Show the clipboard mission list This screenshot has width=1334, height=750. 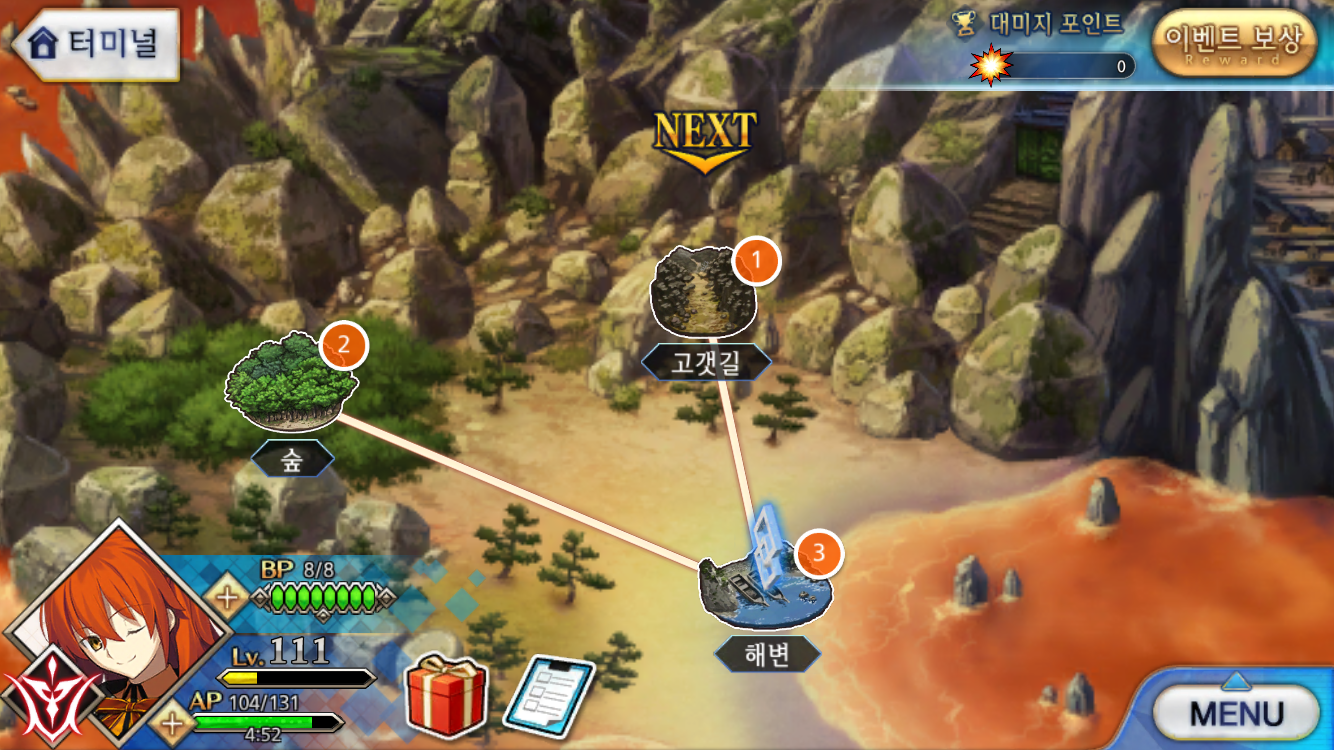(x=548, y=695)
